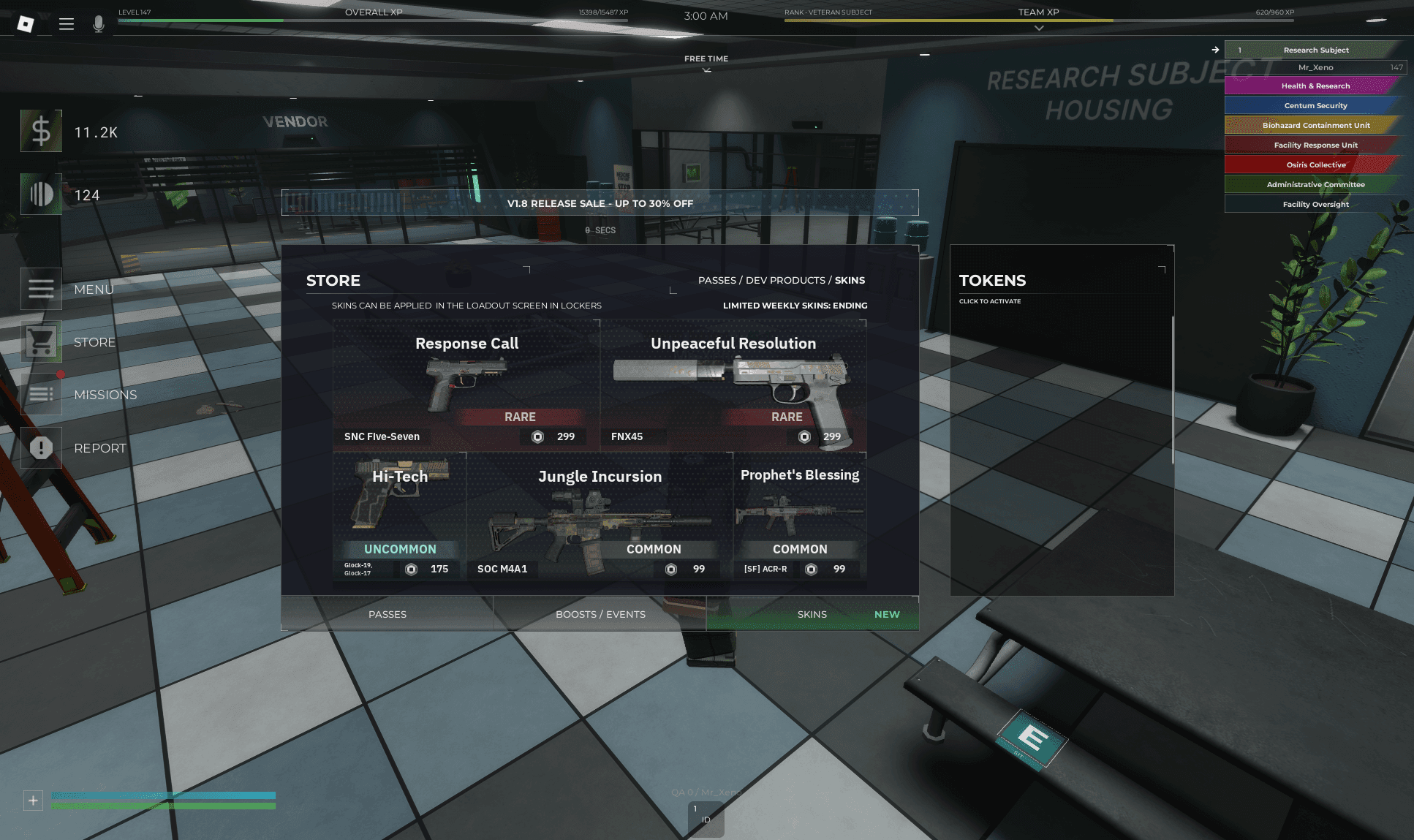Click the token coin icon on the FNX45 price

804,436
